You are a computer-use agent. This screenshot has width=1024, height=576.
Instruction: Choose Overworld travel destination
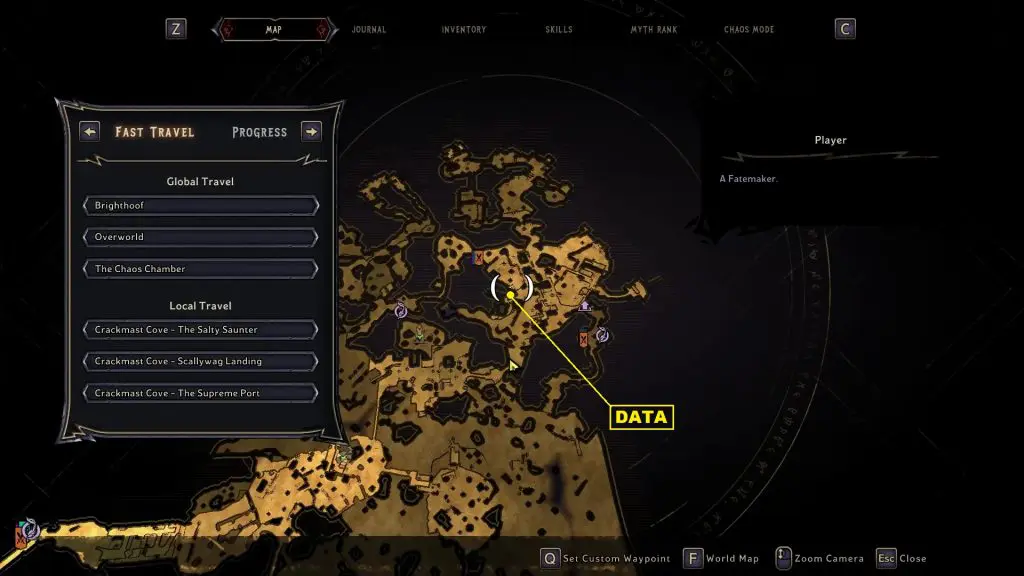[x=201, y=237]
